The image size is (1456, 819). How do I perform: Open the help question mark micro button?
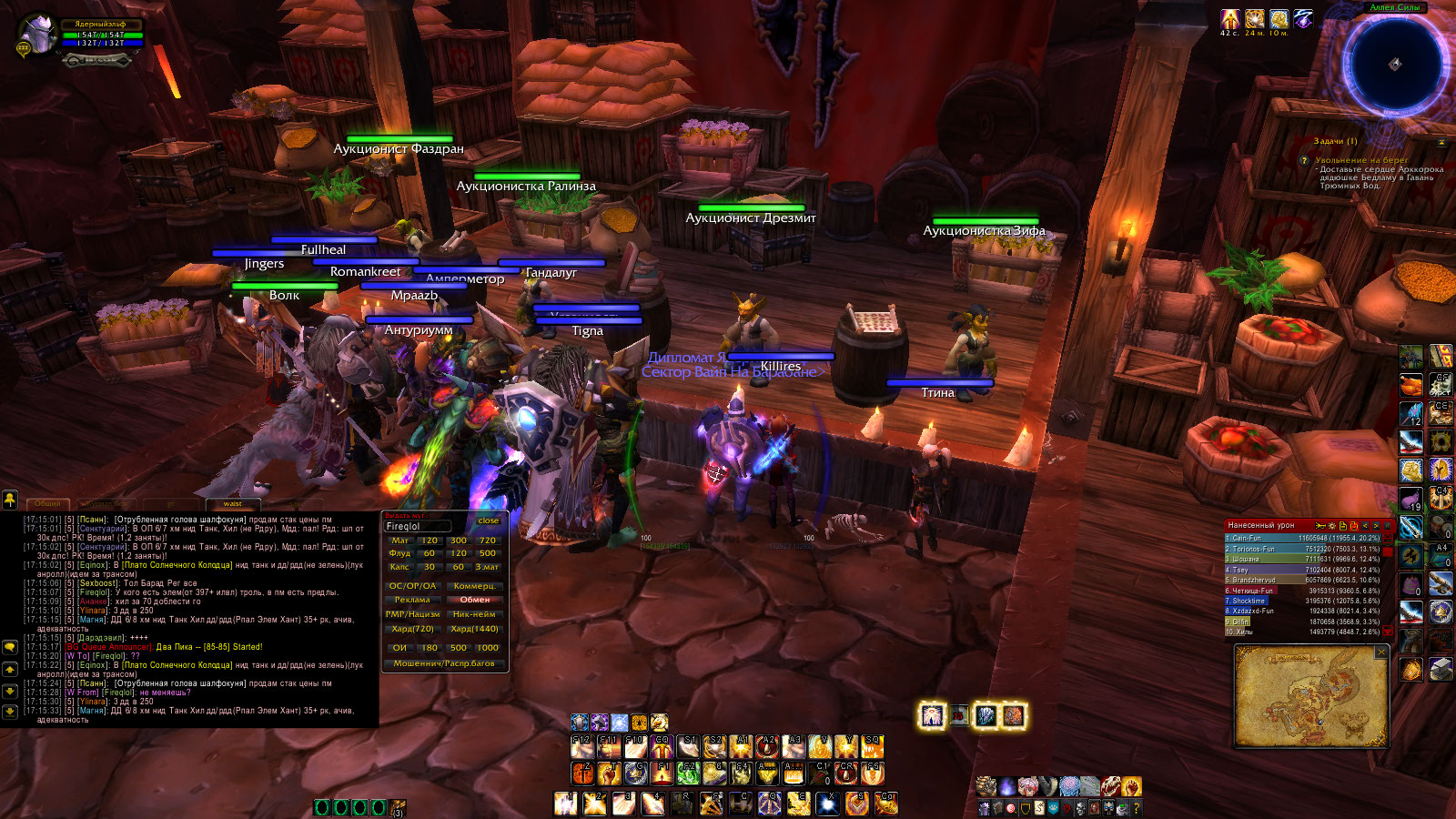[x=1136, y=808]
